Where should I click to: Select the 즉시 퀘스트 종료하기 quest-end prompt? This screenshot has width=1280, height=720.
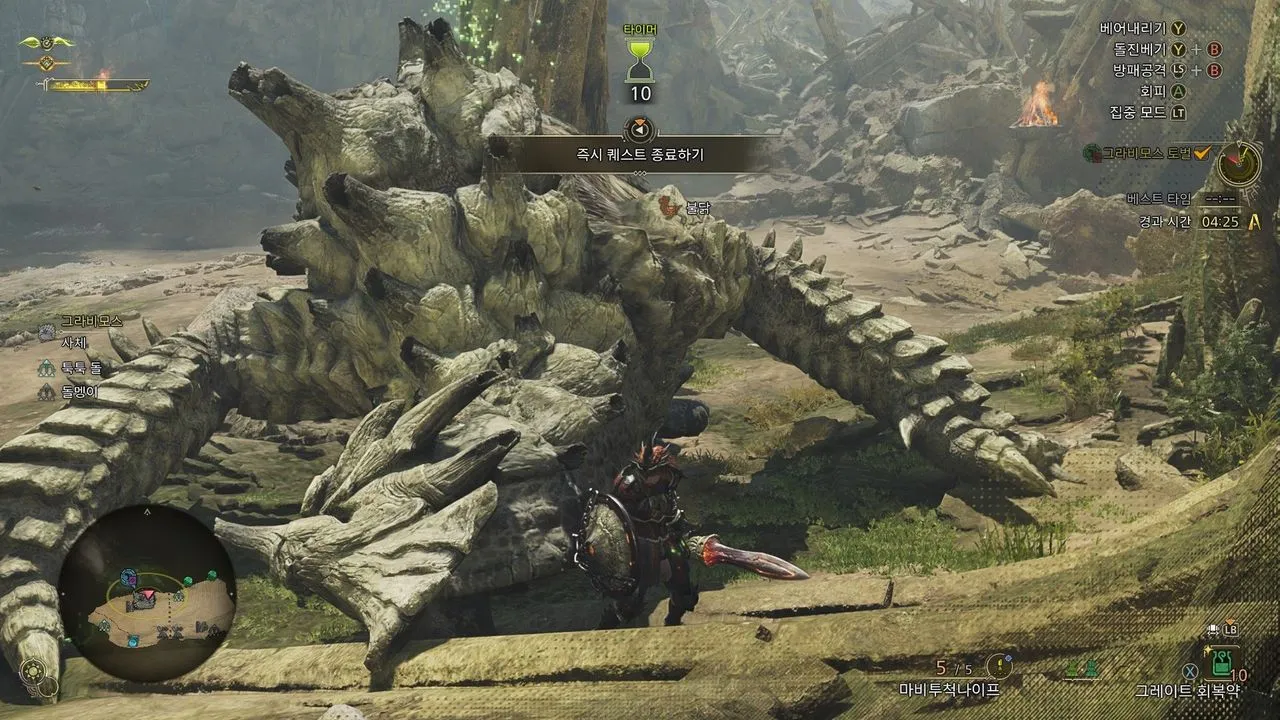tap(640, 154)
